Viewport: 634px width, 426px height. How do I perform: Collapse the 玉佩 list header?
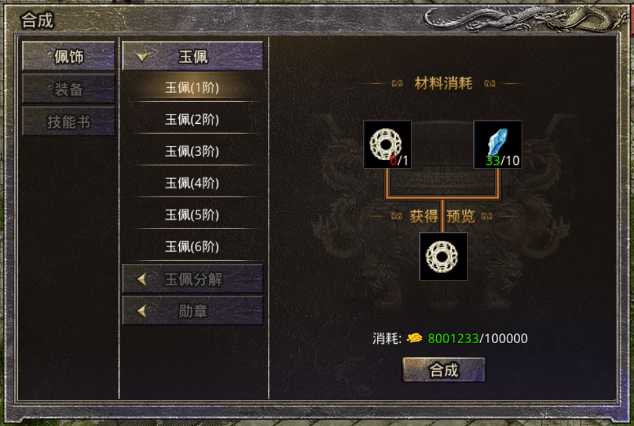(192, 56)
